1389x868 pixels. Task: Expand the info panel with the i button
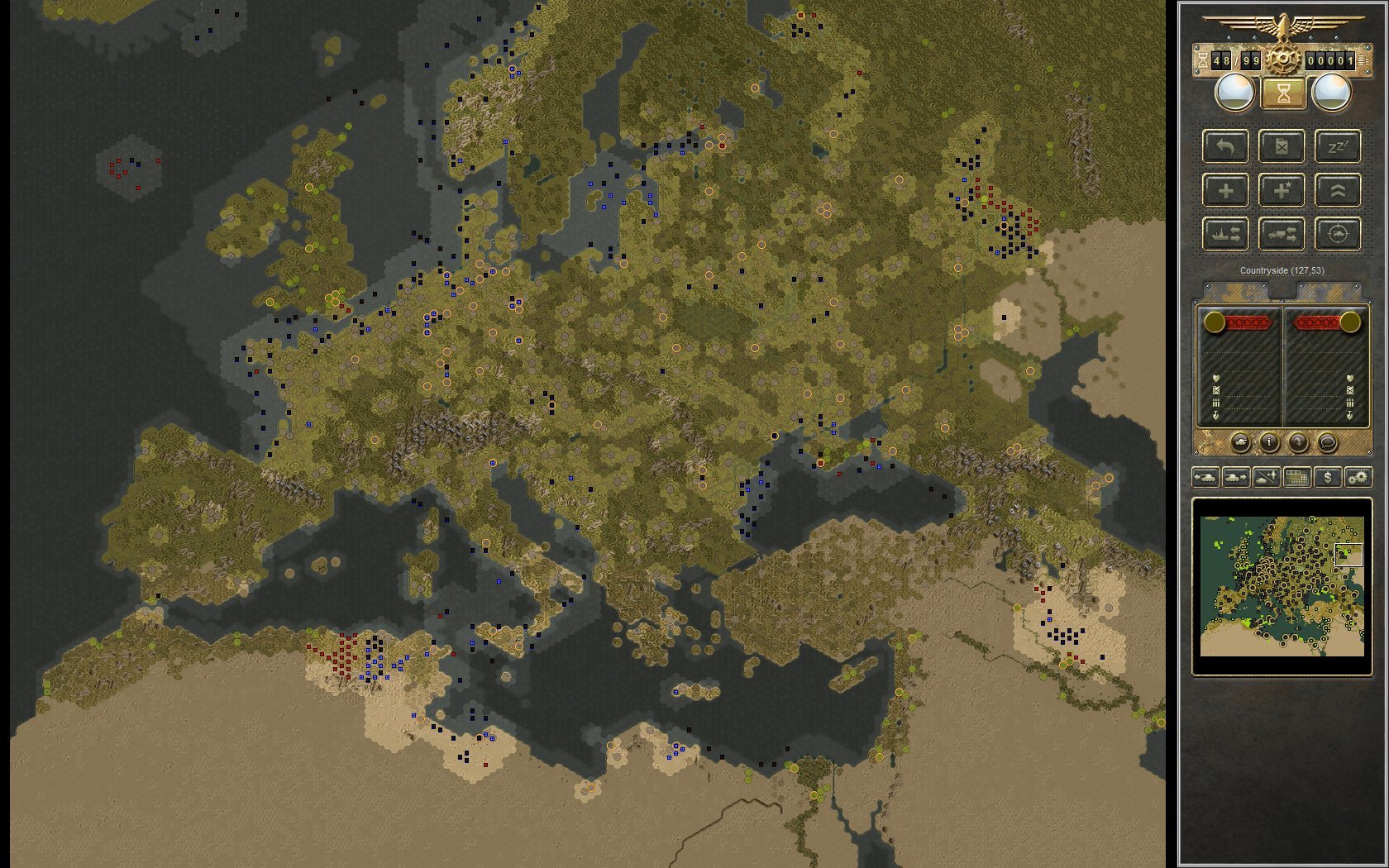pyautogui.click(x=1269, y=442)
